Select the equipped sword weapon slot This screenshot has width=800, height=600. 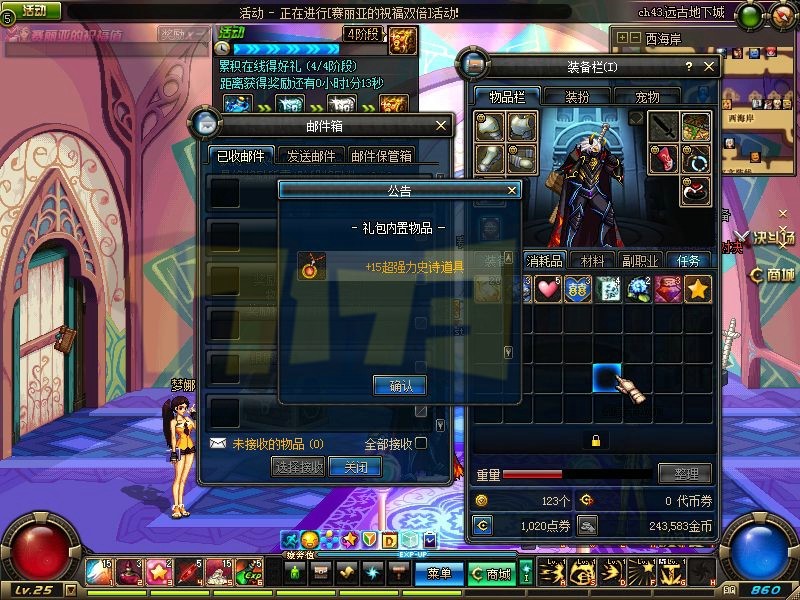pyautogui.click(x=665, y=127)
